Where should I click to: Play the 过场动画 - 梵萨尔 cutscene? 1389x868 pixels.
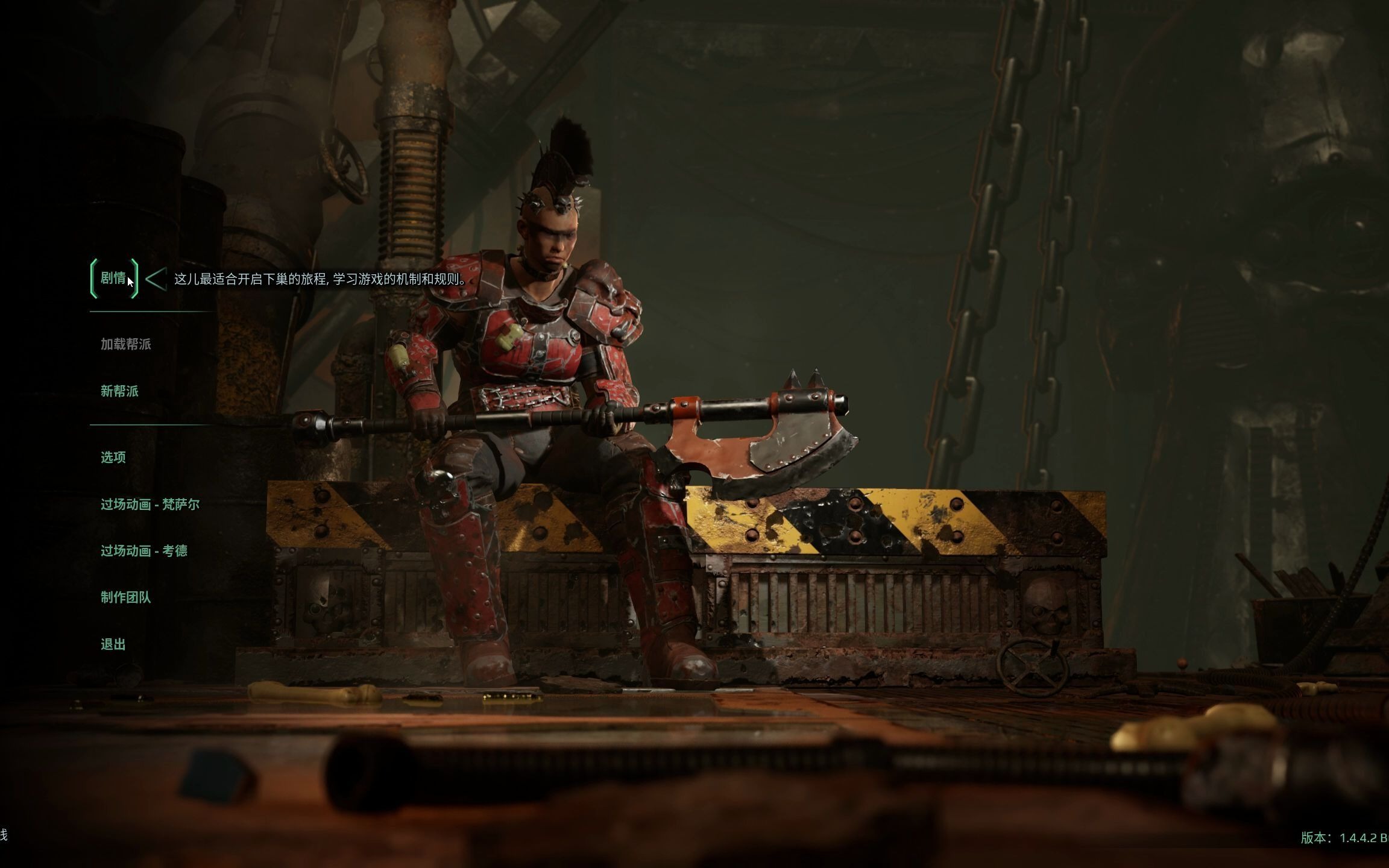coord(151,504)
